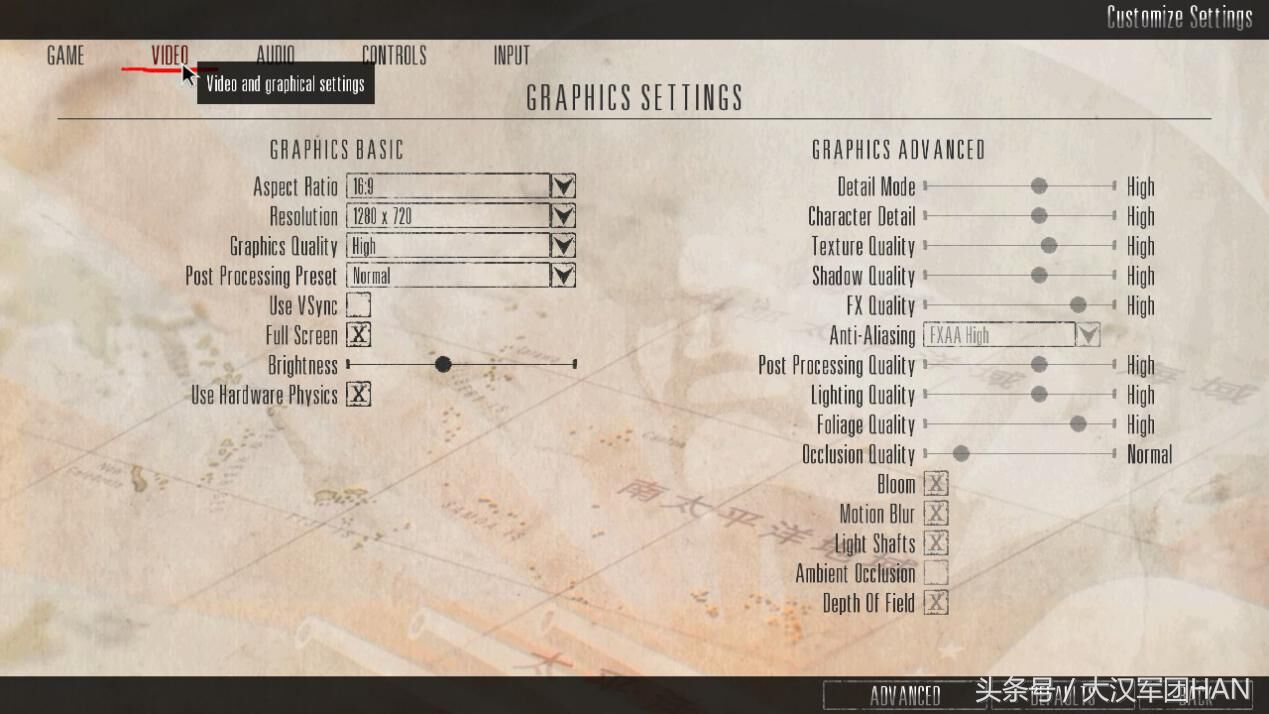Disable the Motion Blur checkbox
Viewport: 1269px width, 714px height.
pyautogui.click(x=936, y=514)
